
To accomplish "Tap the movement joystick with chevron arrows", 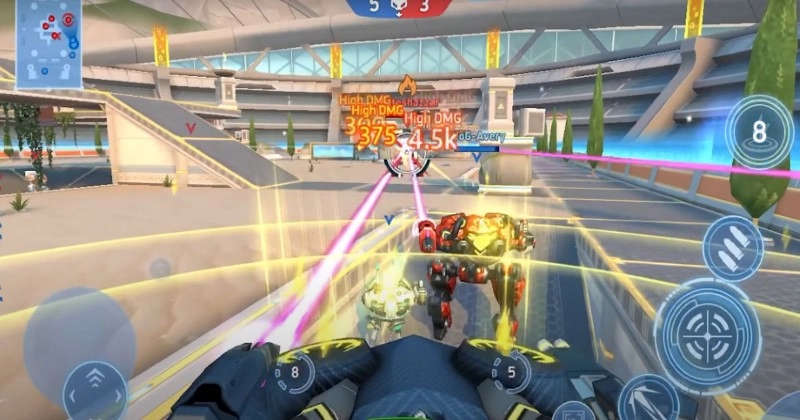I will coord(95,390).
